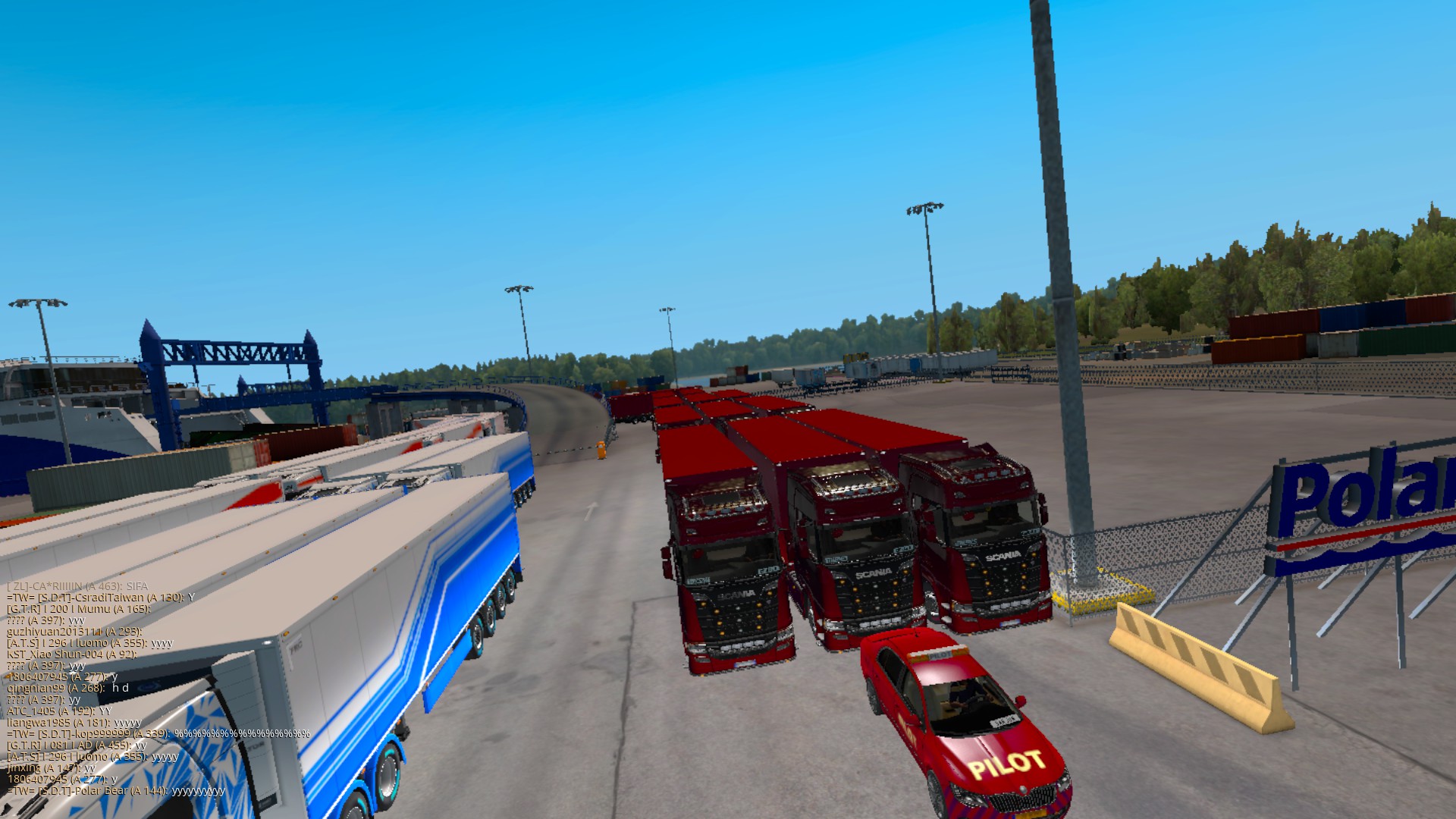Click the Mumu chat line
This screenshot has width=1456, height=819.
pyautogui.click(x=79, y=609)
